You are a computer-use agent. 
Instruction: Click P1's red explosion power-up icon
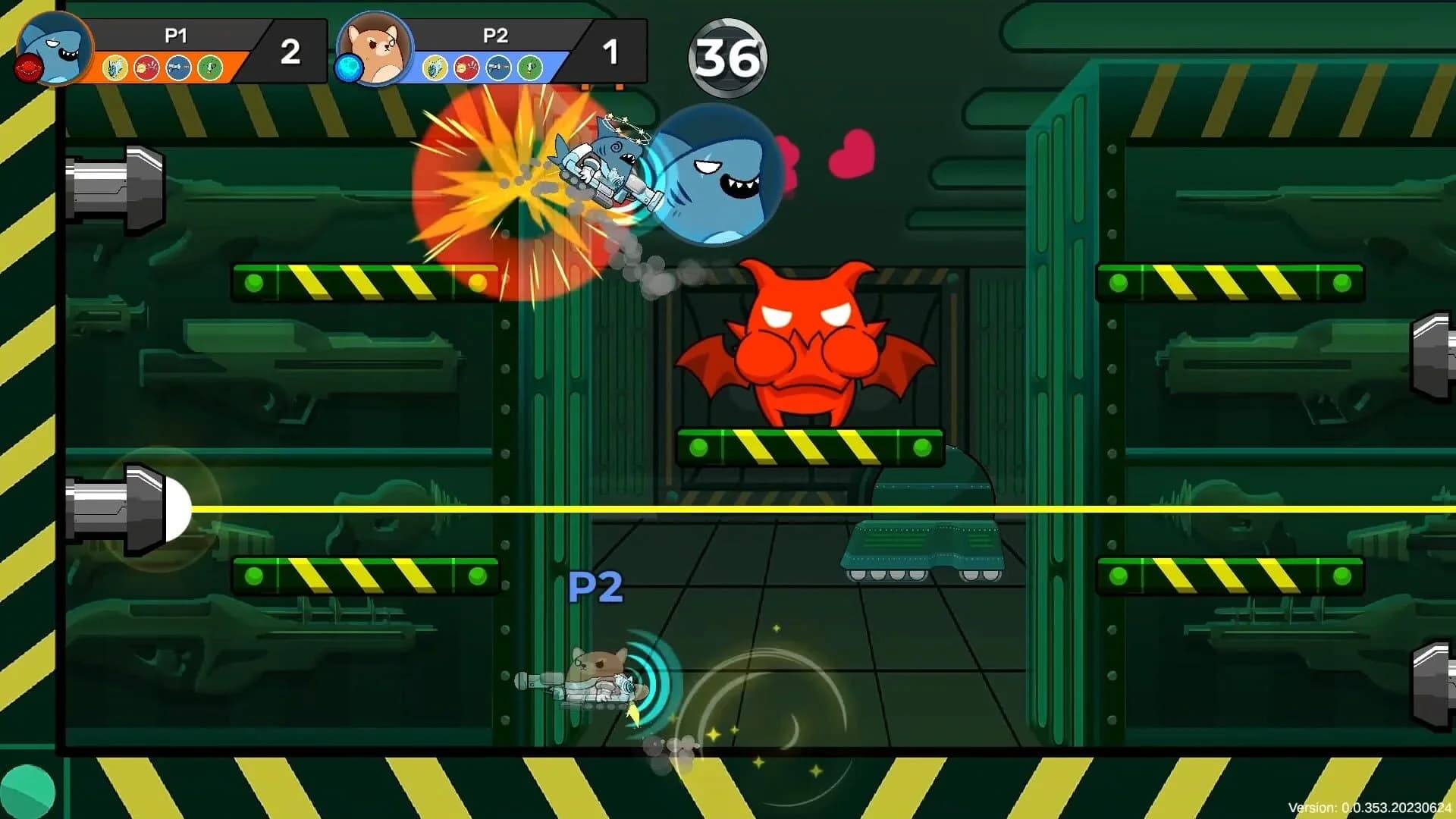(x=146, y=68)
